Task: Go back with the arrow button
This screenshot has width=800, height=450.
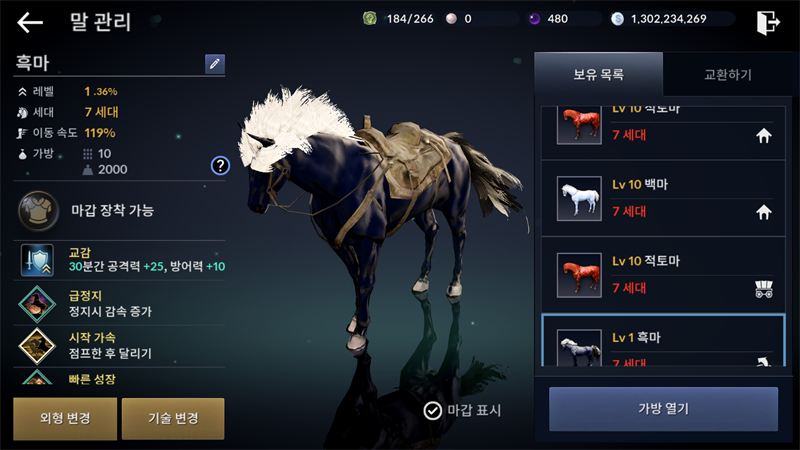Action: pyautogui.click(x=30, y=21)
